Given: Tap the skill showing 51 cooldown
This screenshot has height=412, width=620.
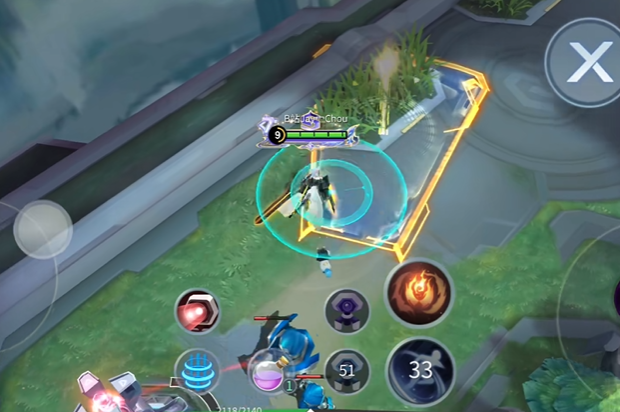Looking at the screenshot, I should (x=347, y=369).
